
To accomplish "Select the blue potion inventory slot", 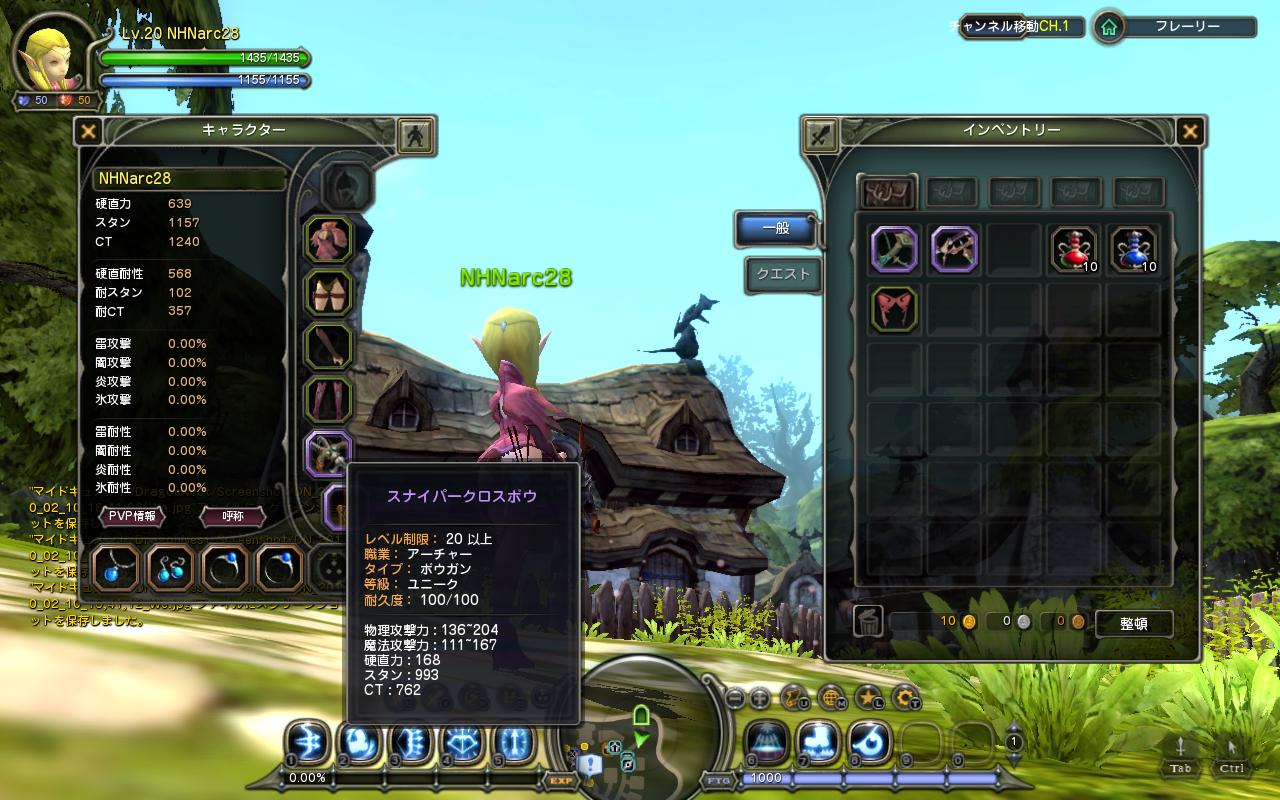I will click(x=1133, y=249).
